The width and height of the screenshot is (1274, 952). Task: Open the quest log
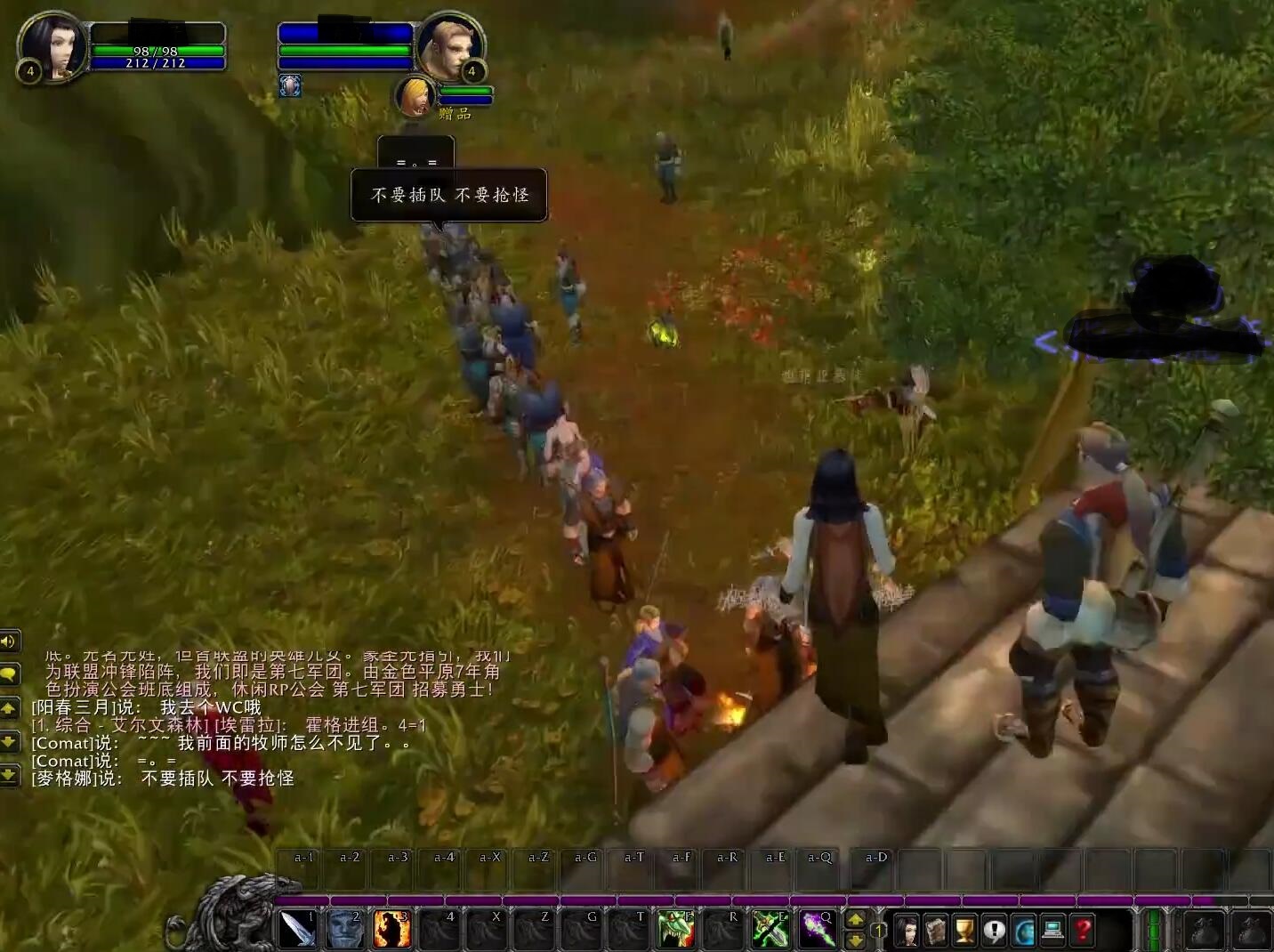pyautogui.click(x=995, y=931)
